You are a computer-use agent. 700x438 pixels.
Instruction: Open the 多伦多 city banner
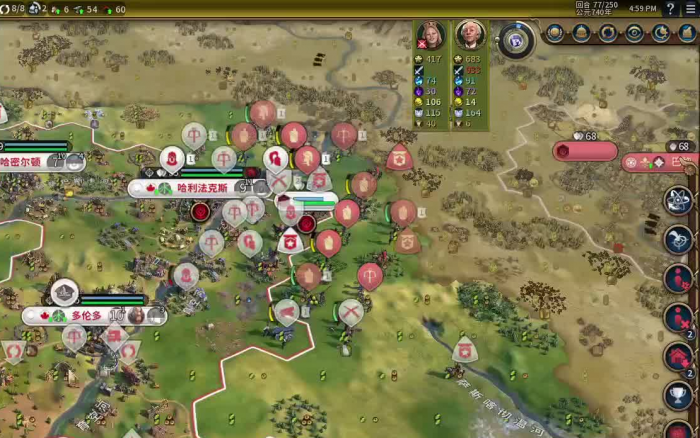tap(88, 315)
